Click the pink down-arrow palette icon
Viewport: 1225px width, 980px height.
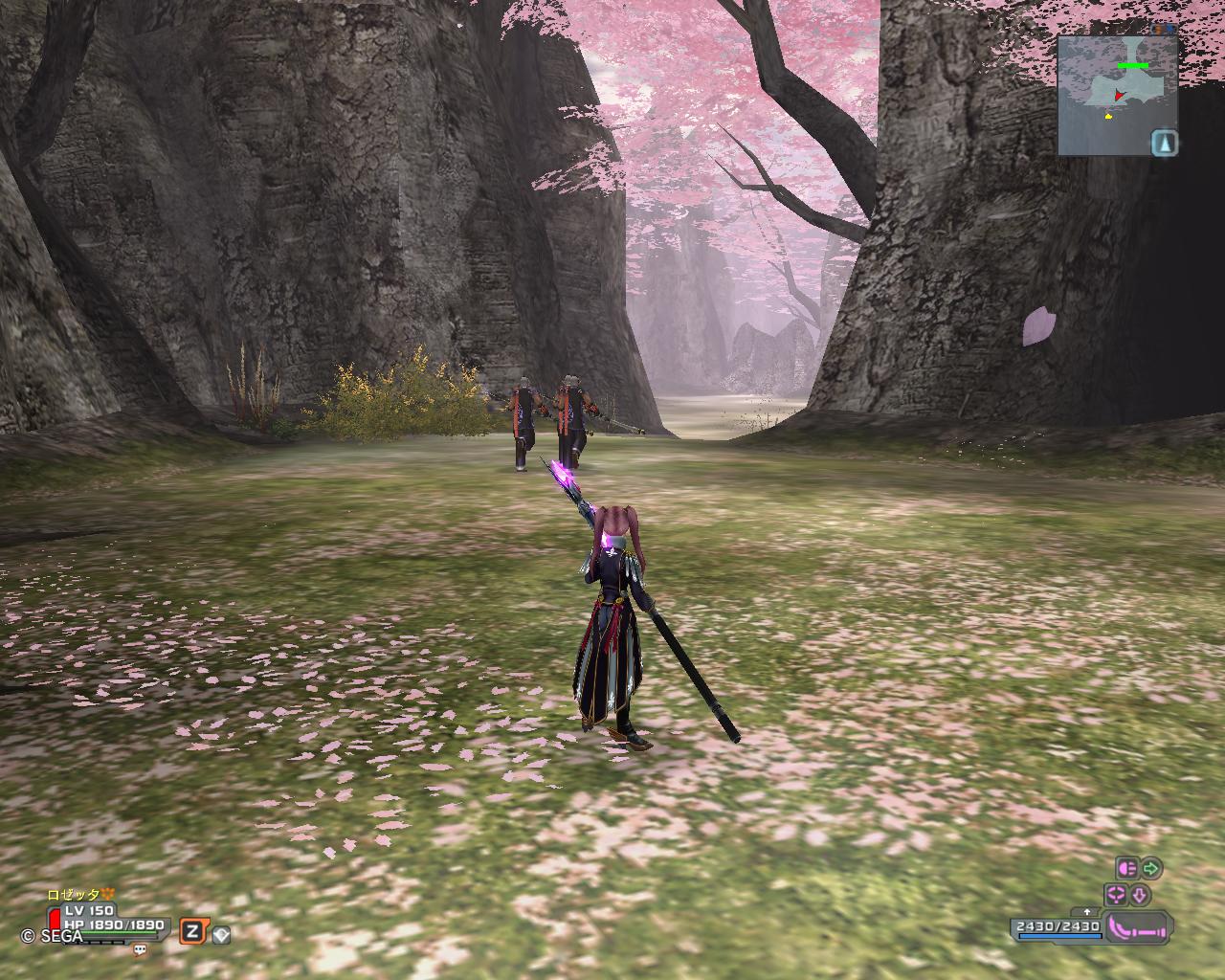click(1139, 896)
